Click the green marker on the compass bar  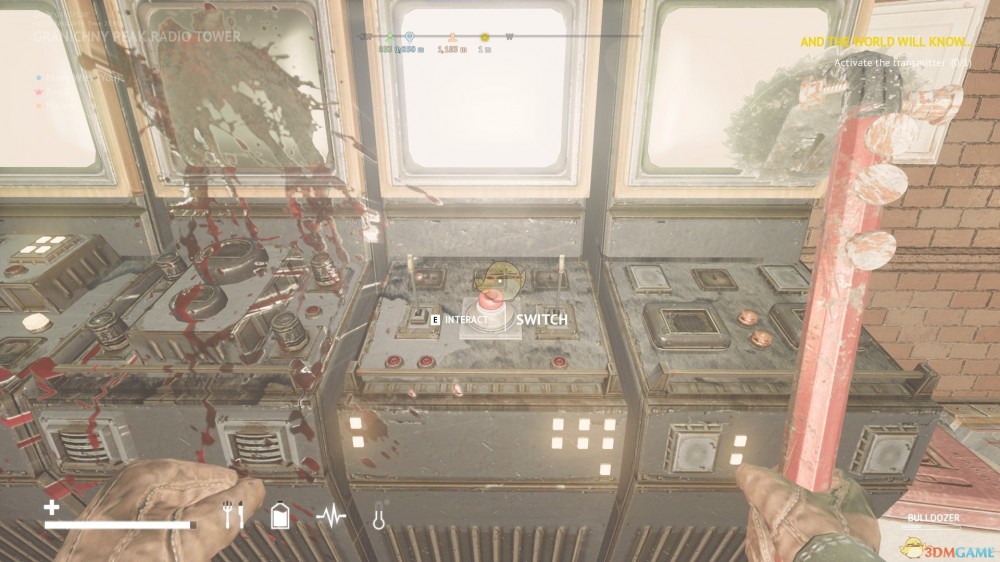point(390,38)
